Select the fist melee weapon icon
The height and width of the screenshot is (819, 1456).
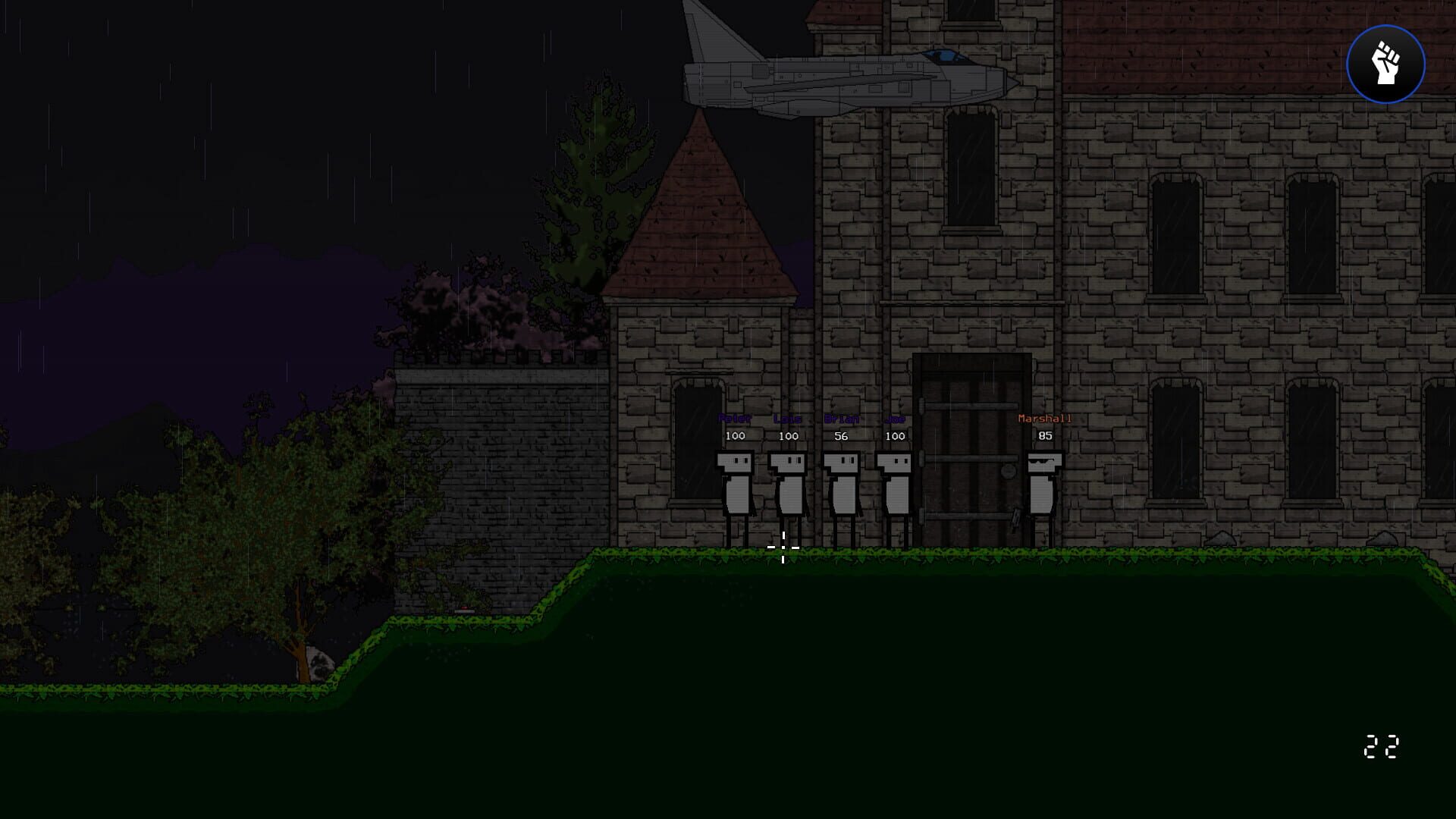pos(1387,64)
